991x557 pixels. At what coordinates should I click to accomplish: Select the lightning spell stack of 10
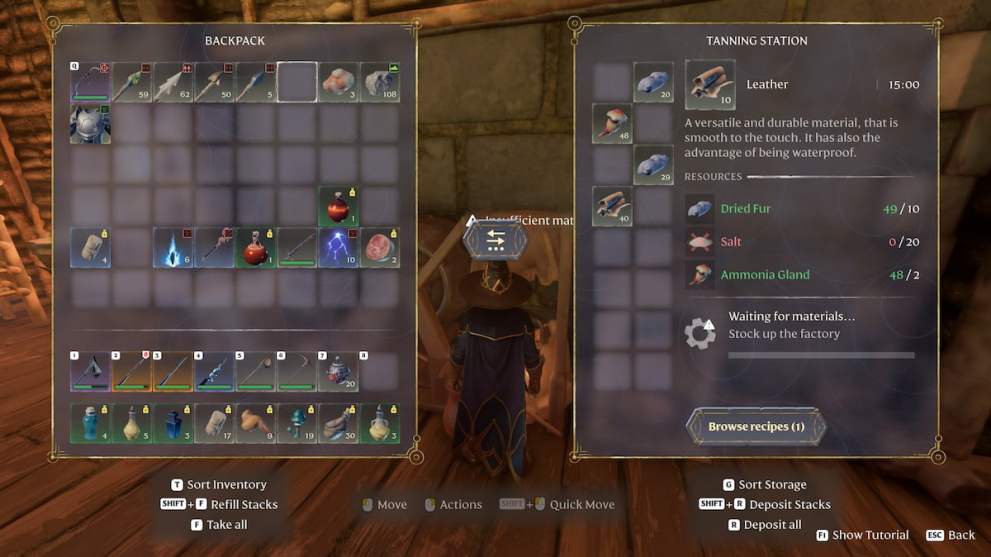pos(338,248)
